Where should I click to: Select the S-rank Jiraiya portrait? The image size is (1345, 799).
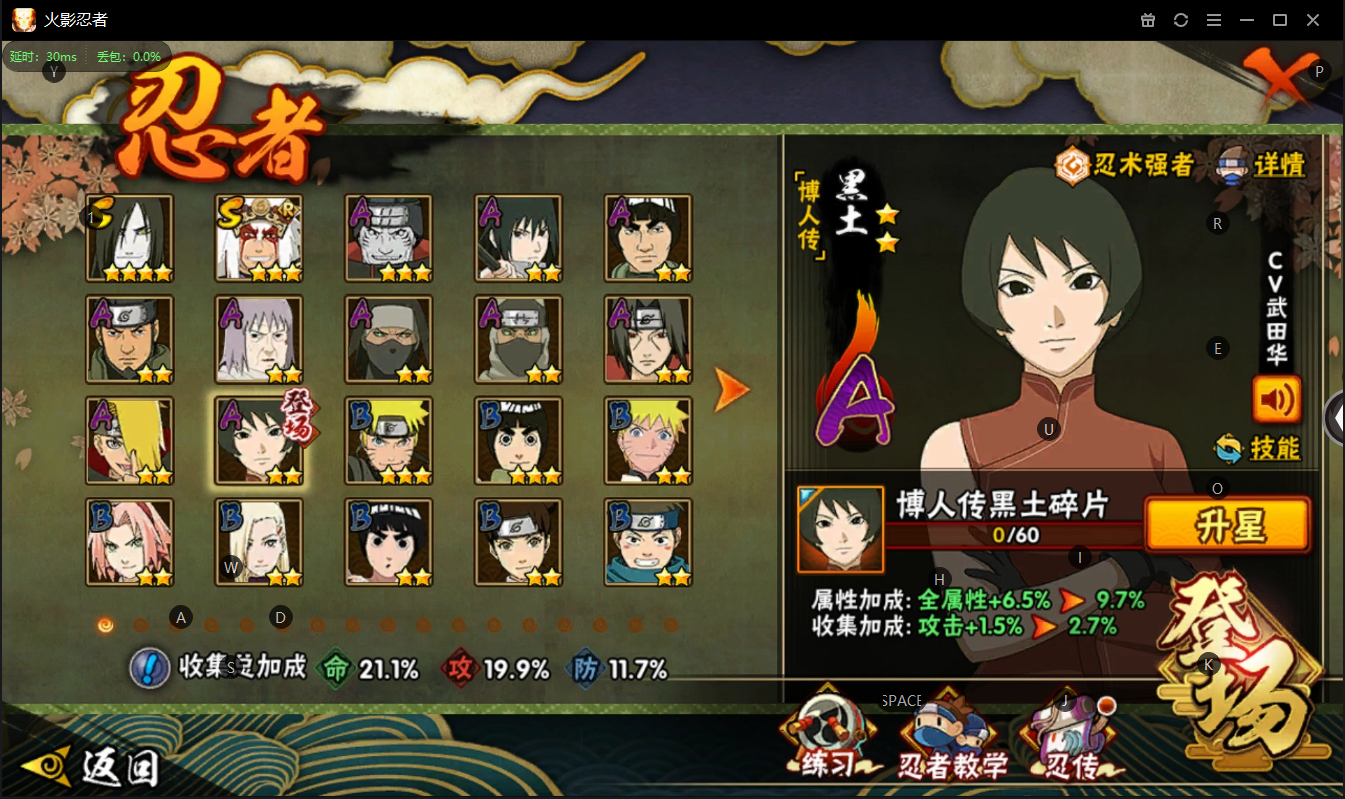pos(259,238)
